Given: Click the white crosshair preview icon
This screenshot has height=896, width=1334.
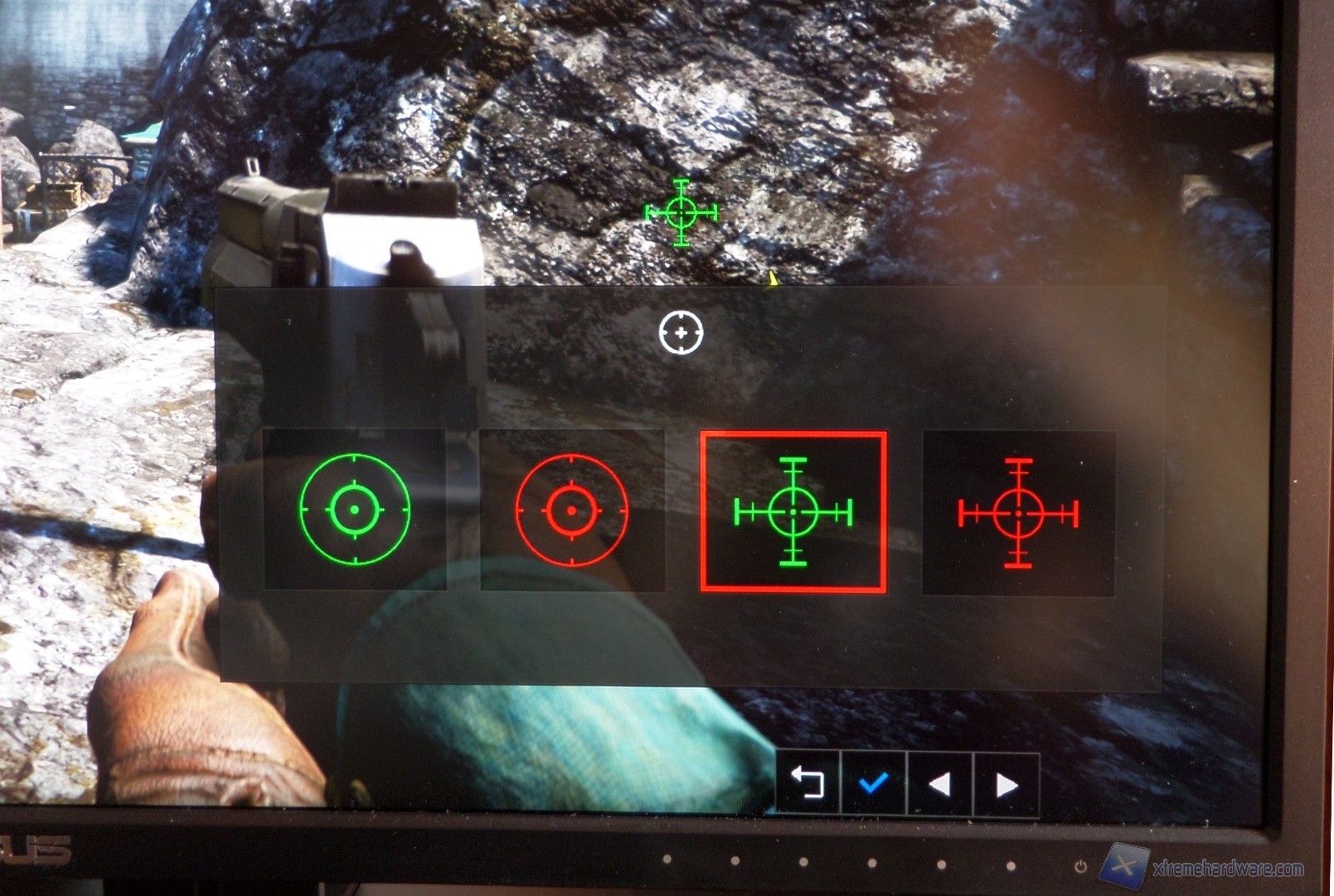Looking at the screenshot, I should (x=682, y=332).
